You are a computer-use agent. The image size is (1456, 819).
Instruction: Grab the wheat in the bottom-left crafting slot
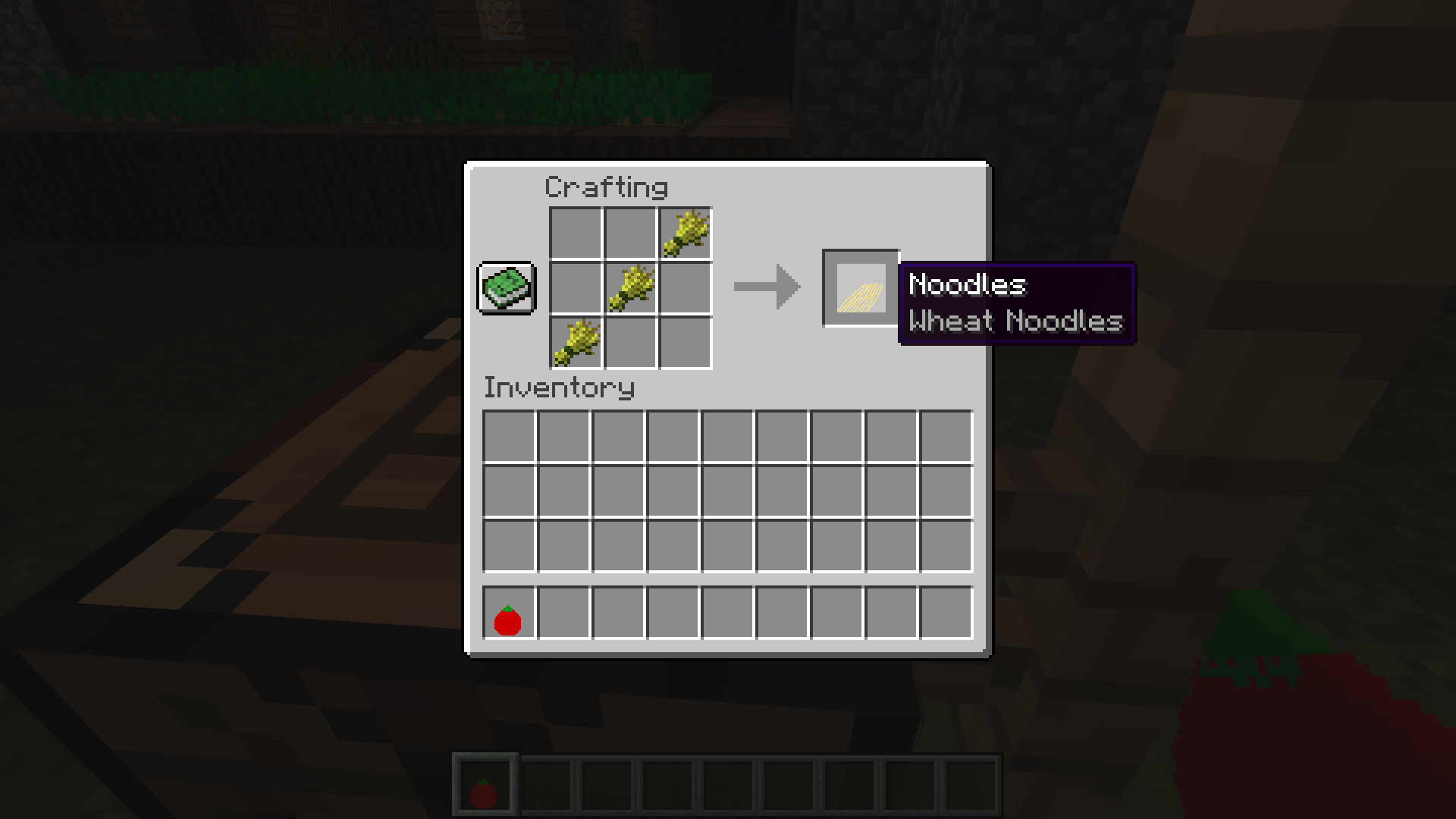pyautogui.click(x=576, y=341)
